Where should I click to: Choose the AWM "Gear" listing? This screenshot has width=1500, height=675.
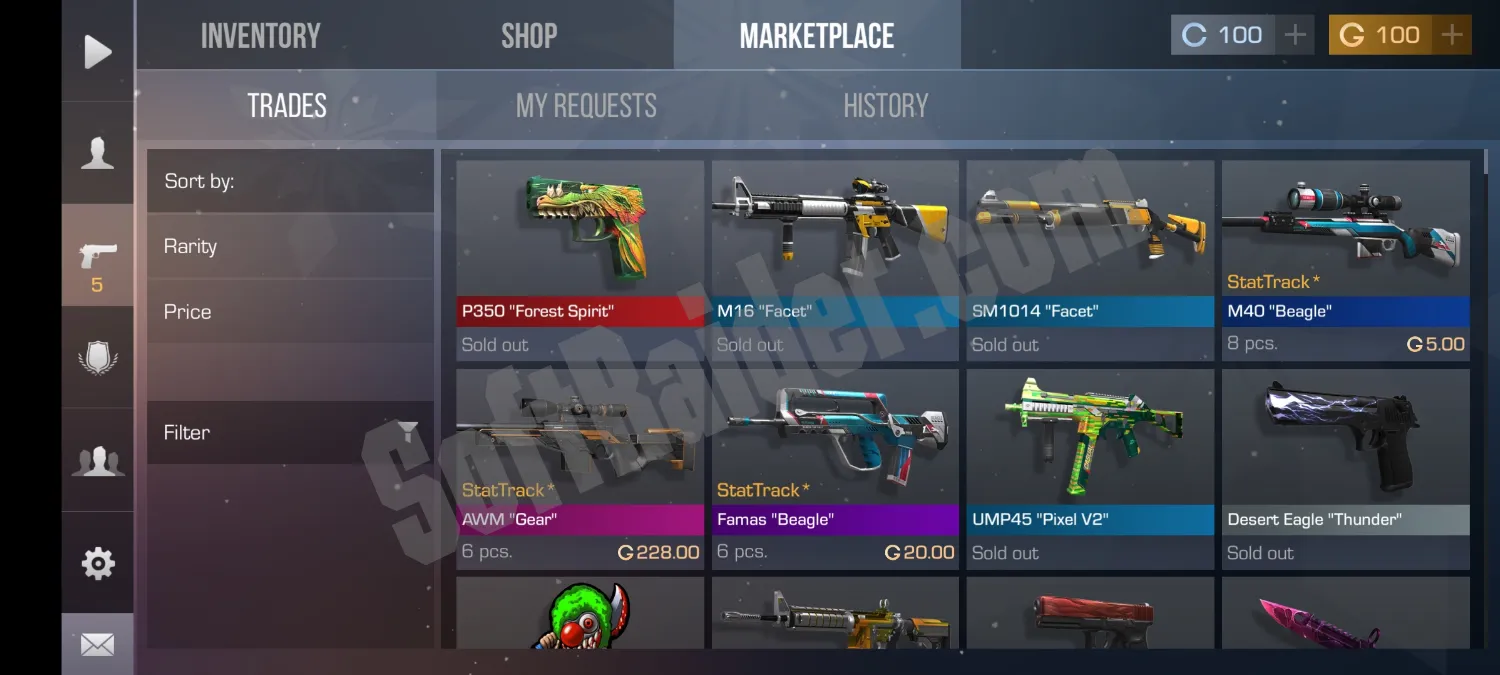(580, 468)
